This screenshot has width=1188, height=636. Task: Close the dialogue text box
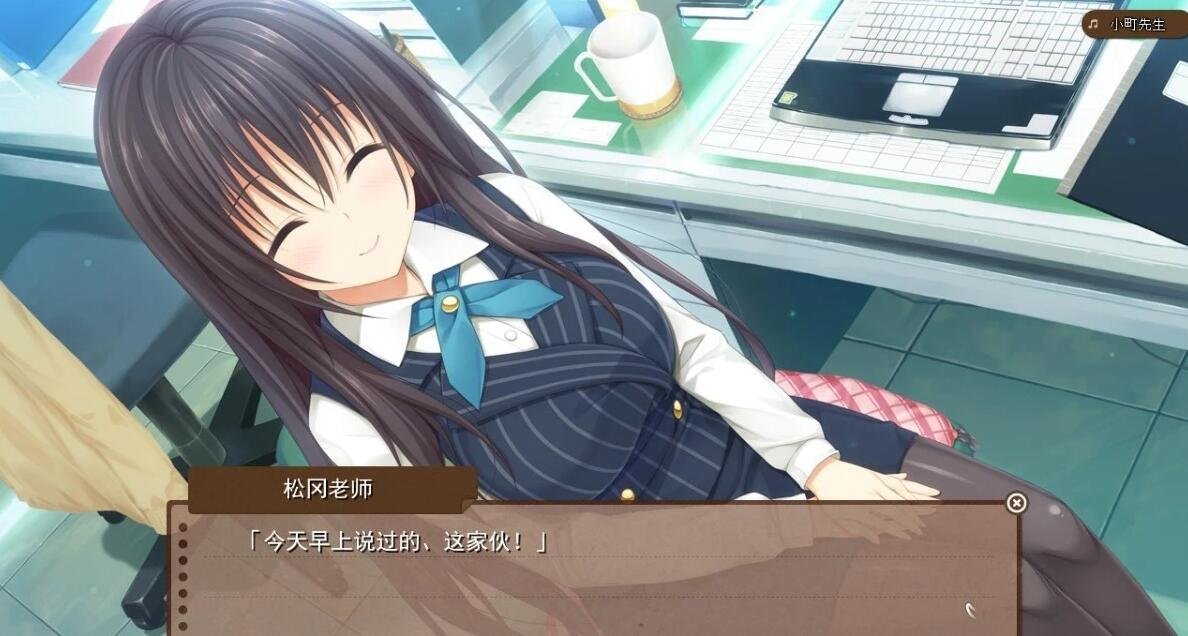(1016, 503)
